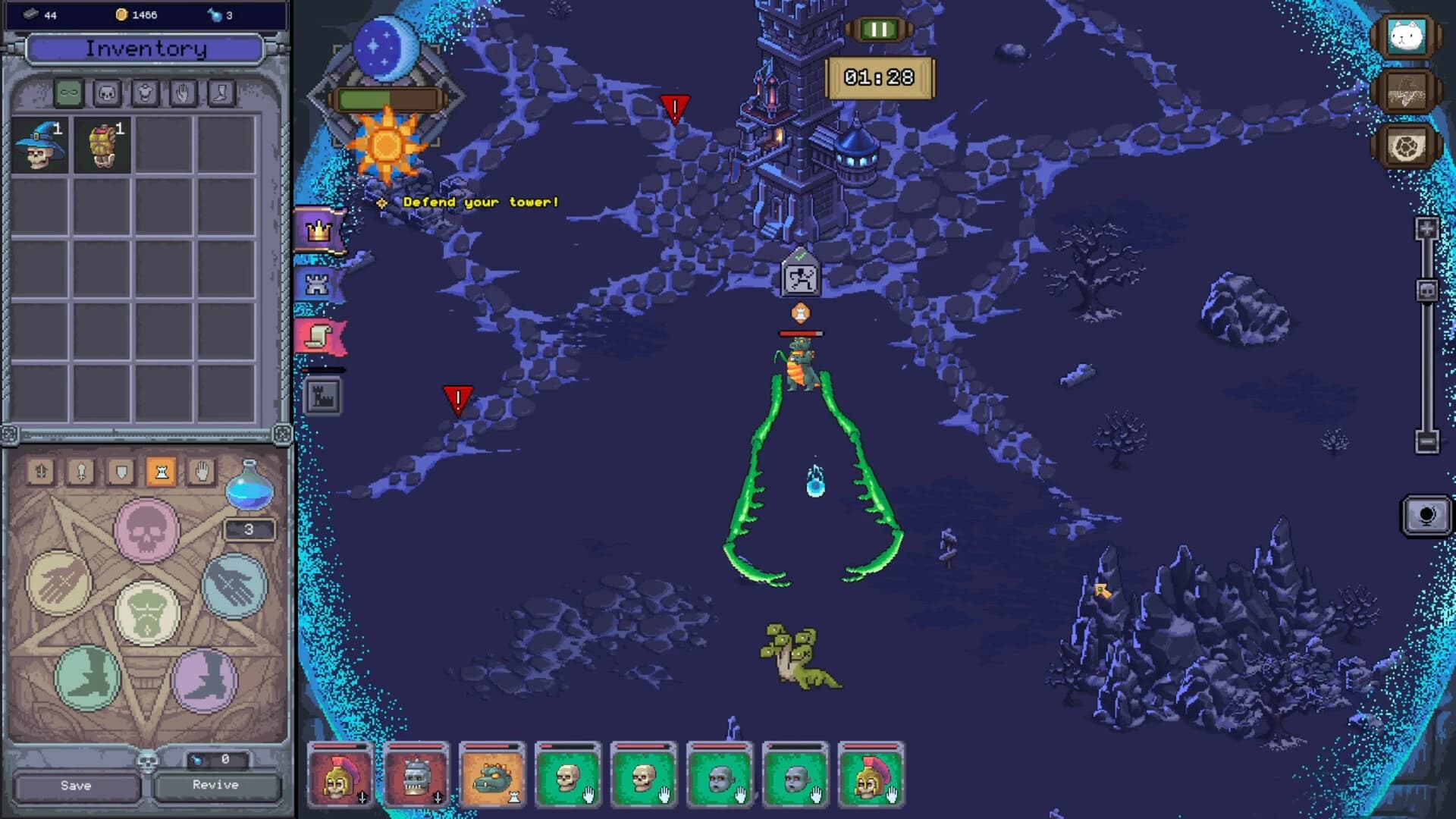
Task: Select the backpack item in inventory
Action: (102, 145)
